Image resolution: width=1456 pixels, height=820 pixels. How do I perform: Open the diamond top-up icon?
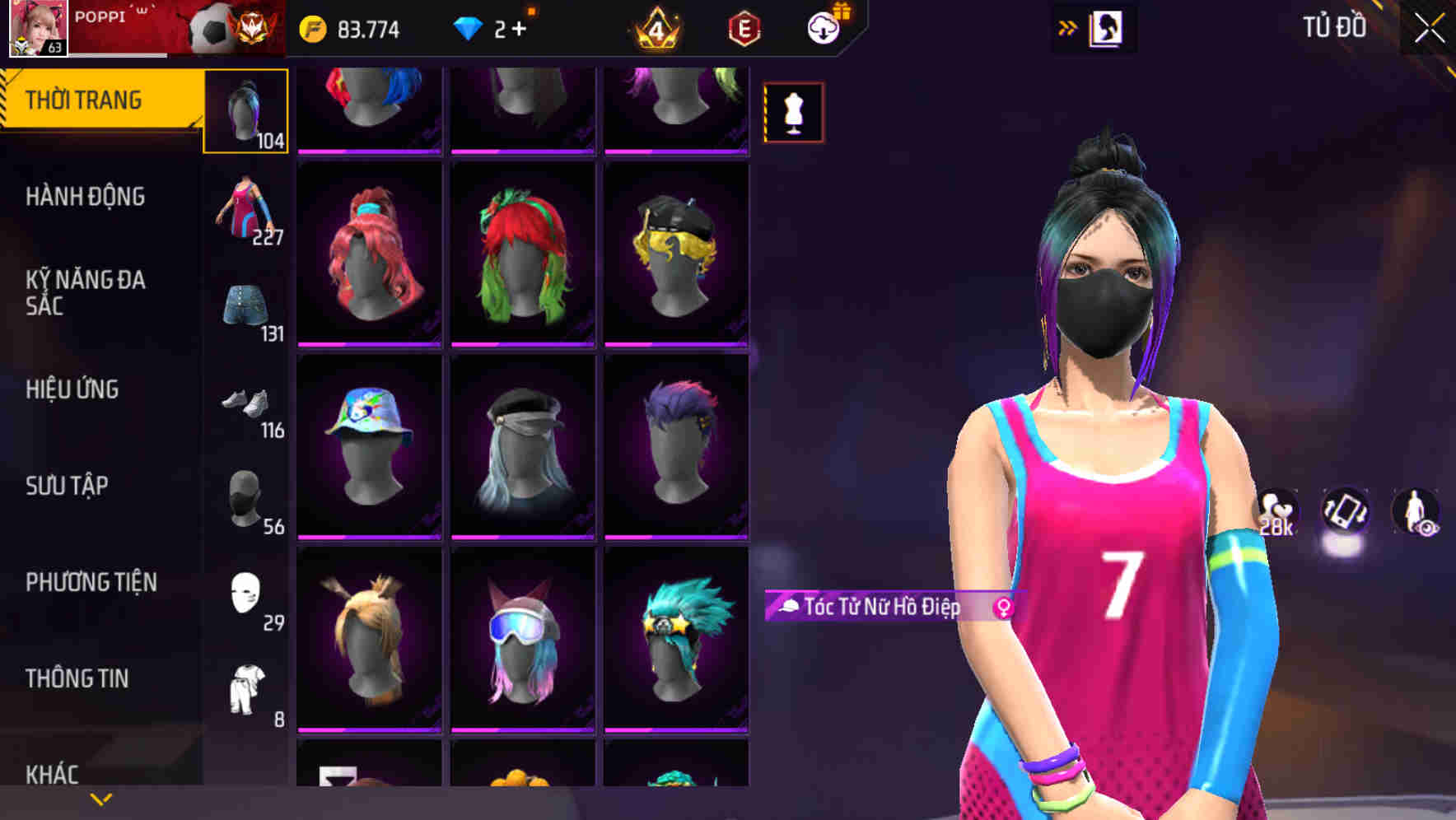point(467,27)
